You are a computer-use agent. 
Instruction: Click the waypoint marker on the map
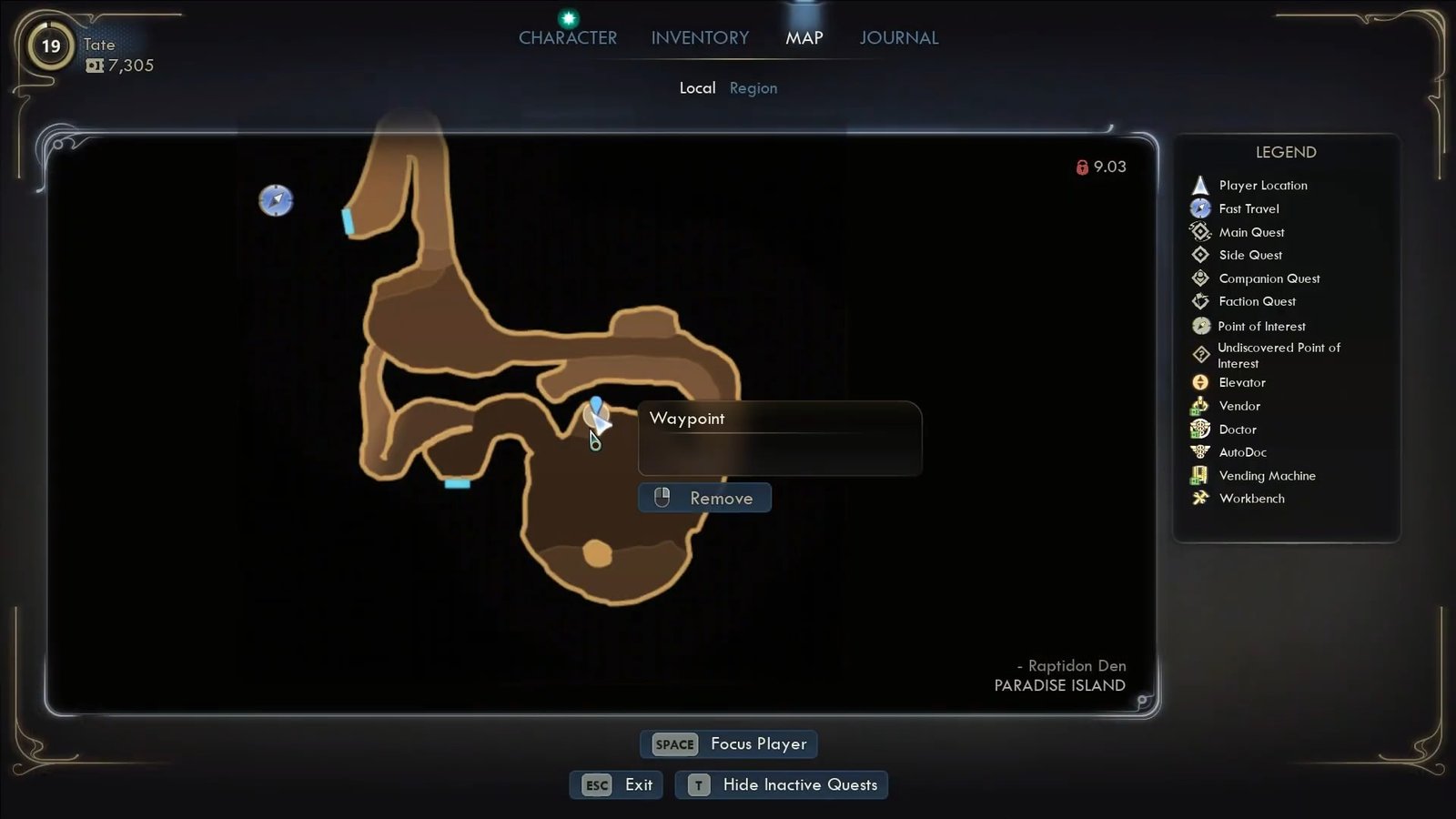click(x=596, y=411)
